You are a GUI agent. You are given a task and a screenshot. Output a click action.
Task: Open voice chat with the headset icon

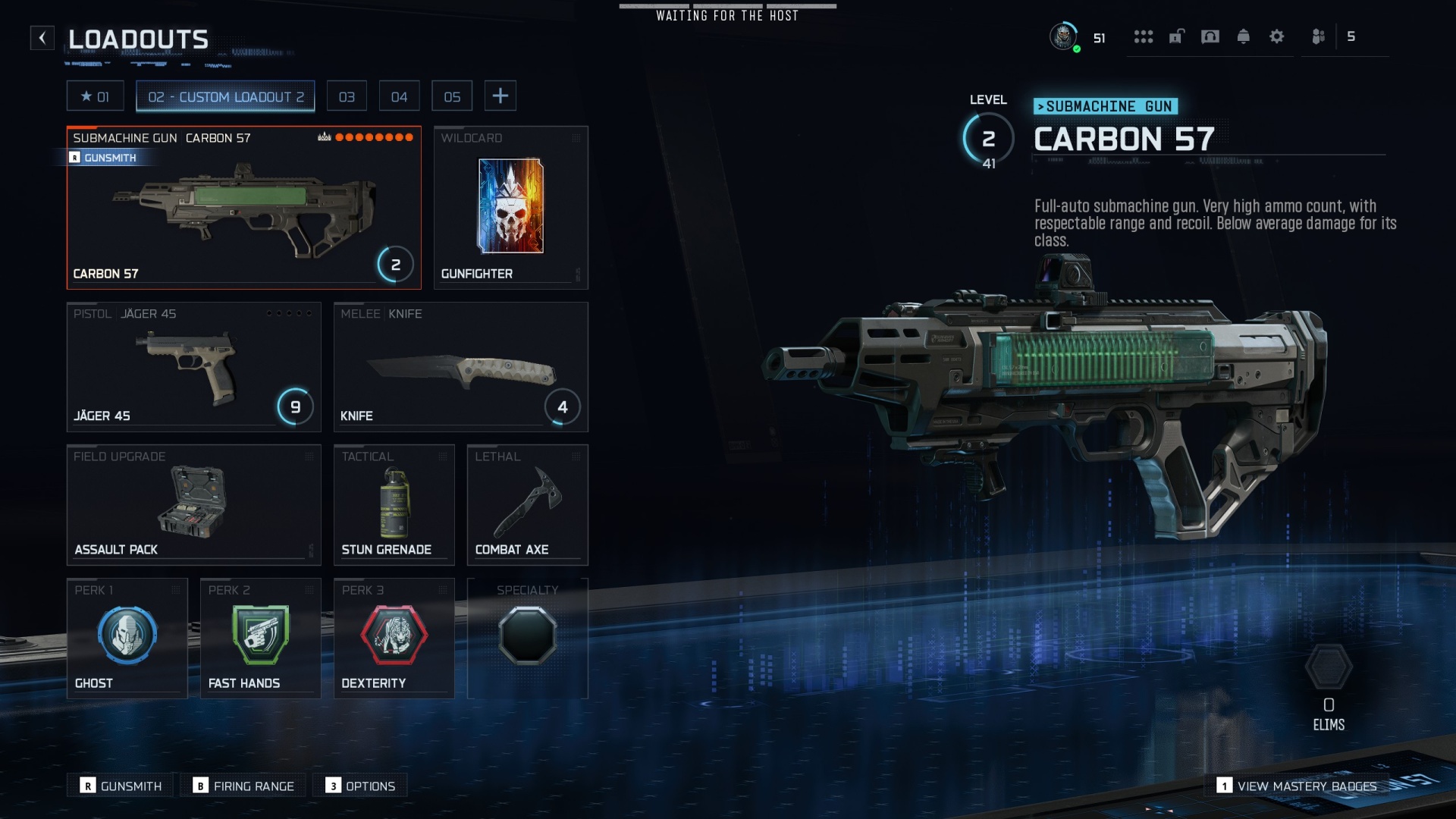coord(1210,36)
